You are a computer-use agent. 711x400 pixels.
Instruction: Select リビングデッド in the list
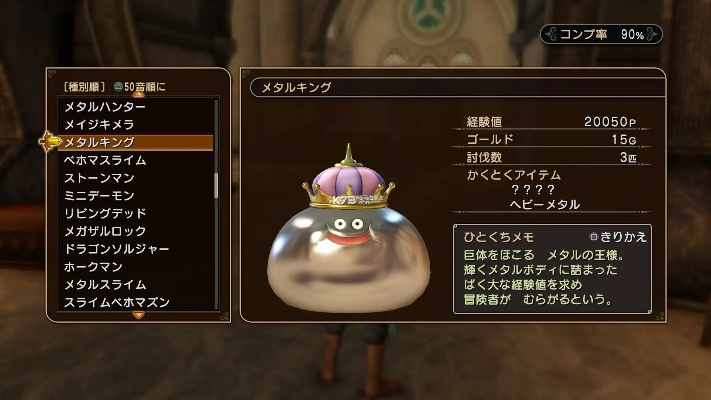[105, 213]
